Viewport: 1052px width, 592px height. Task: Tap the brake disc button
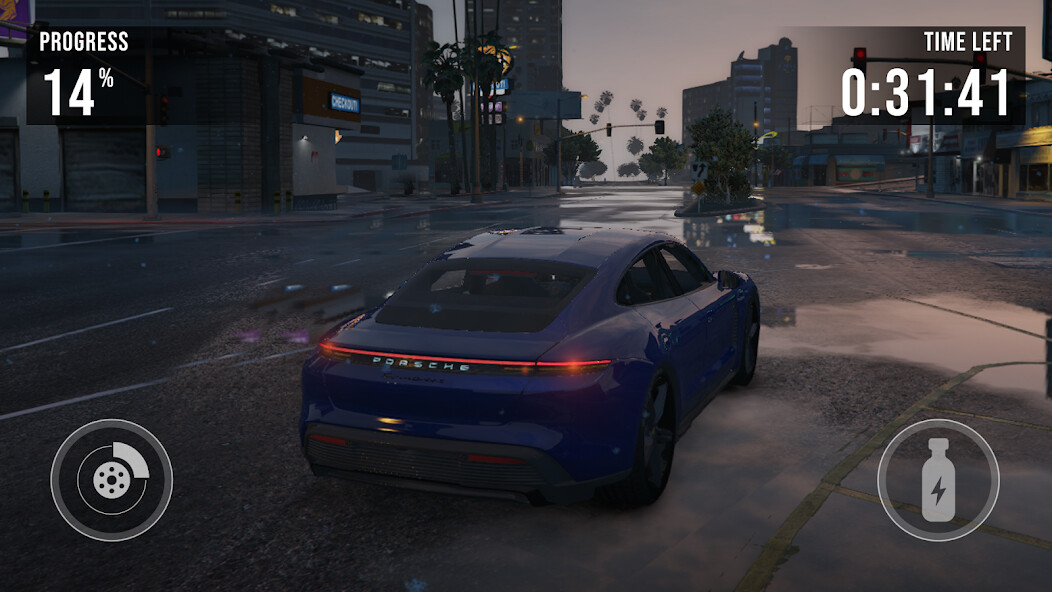tap(111, 480)
